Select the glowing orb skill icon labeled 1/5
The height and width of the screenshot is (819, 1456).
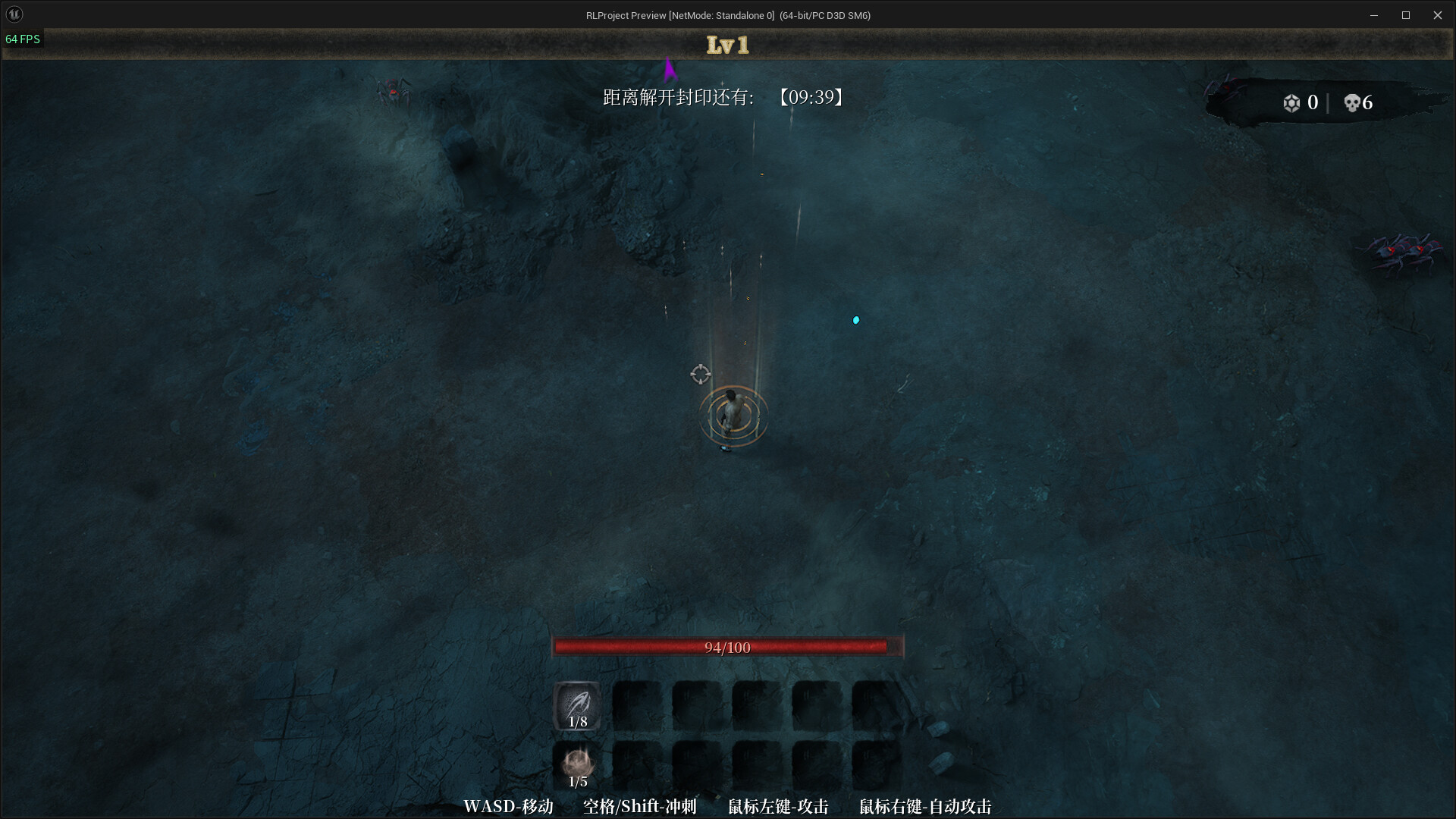click(577, 763)
